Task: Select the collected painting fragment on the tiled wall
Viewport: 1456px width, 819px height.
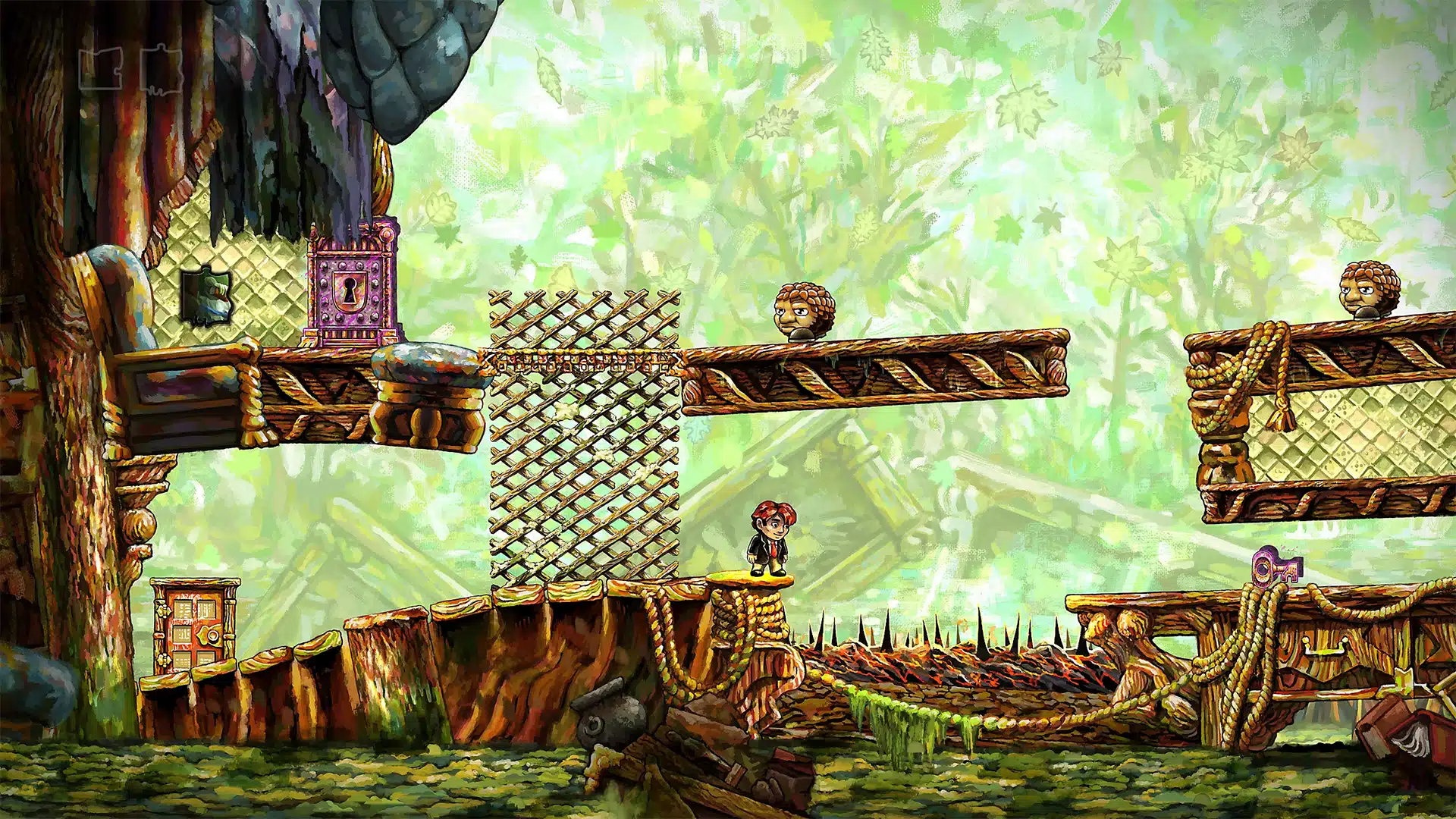Action: pos(206,297)
